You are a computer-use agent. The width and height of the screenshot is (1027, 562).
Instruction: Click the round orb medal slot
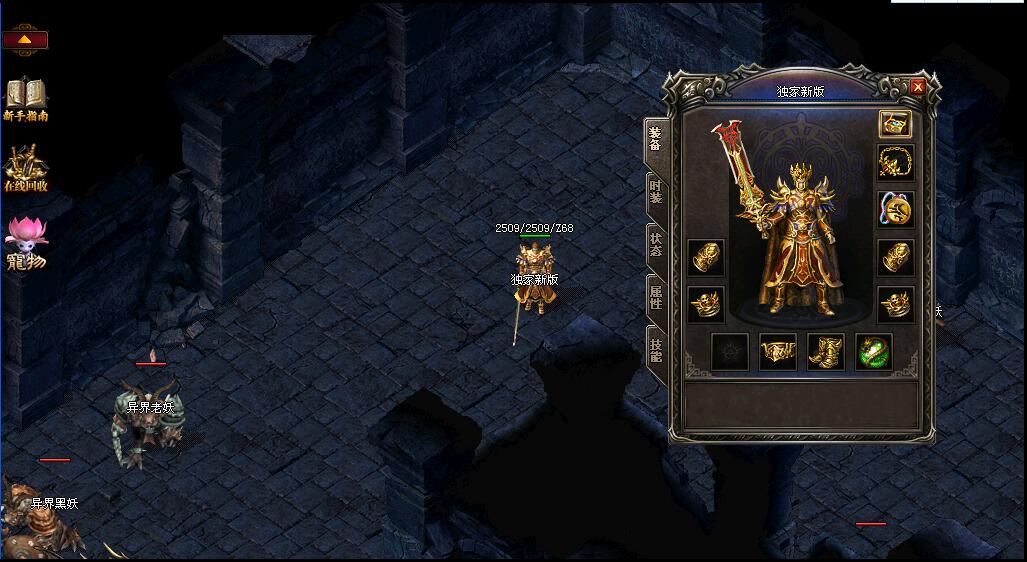pos(895,210)
